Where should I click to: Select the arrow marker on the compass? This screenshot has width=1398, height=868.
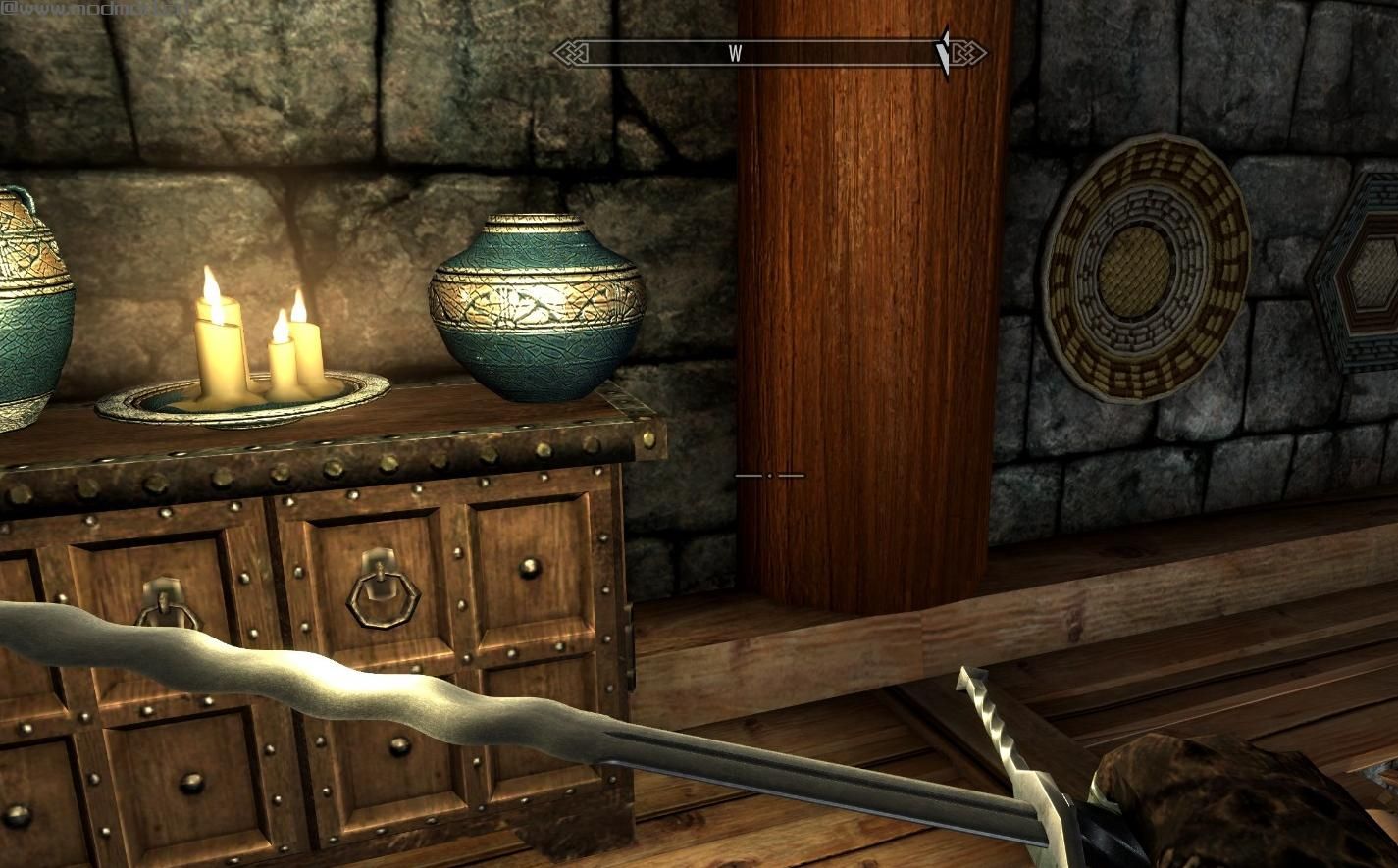tap(944, 53)
